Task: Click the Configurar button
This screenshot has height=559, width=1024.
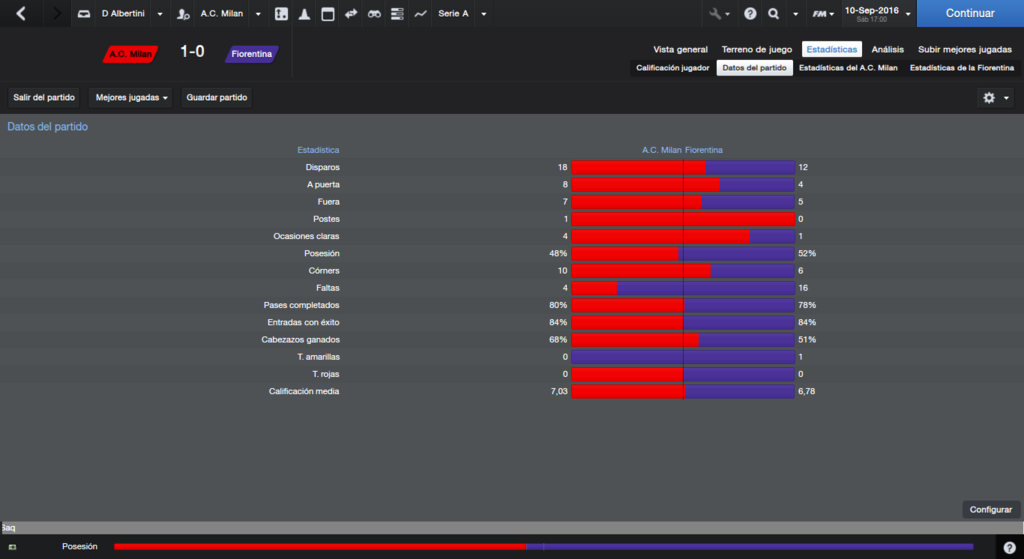Action: [991, 509]
